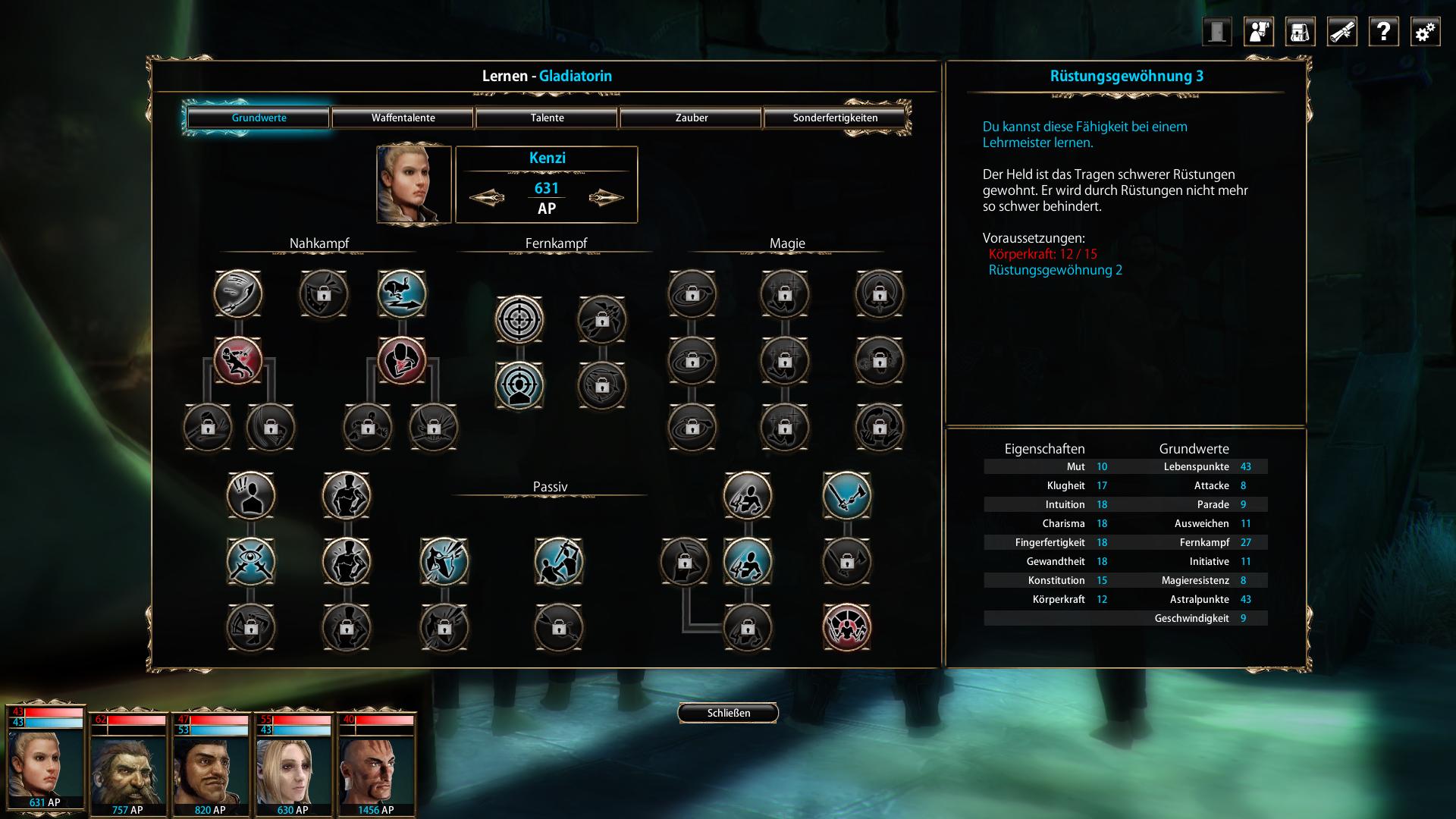
Task: Select the Sonderfertigkeiten tab
Action: point(835,118)
